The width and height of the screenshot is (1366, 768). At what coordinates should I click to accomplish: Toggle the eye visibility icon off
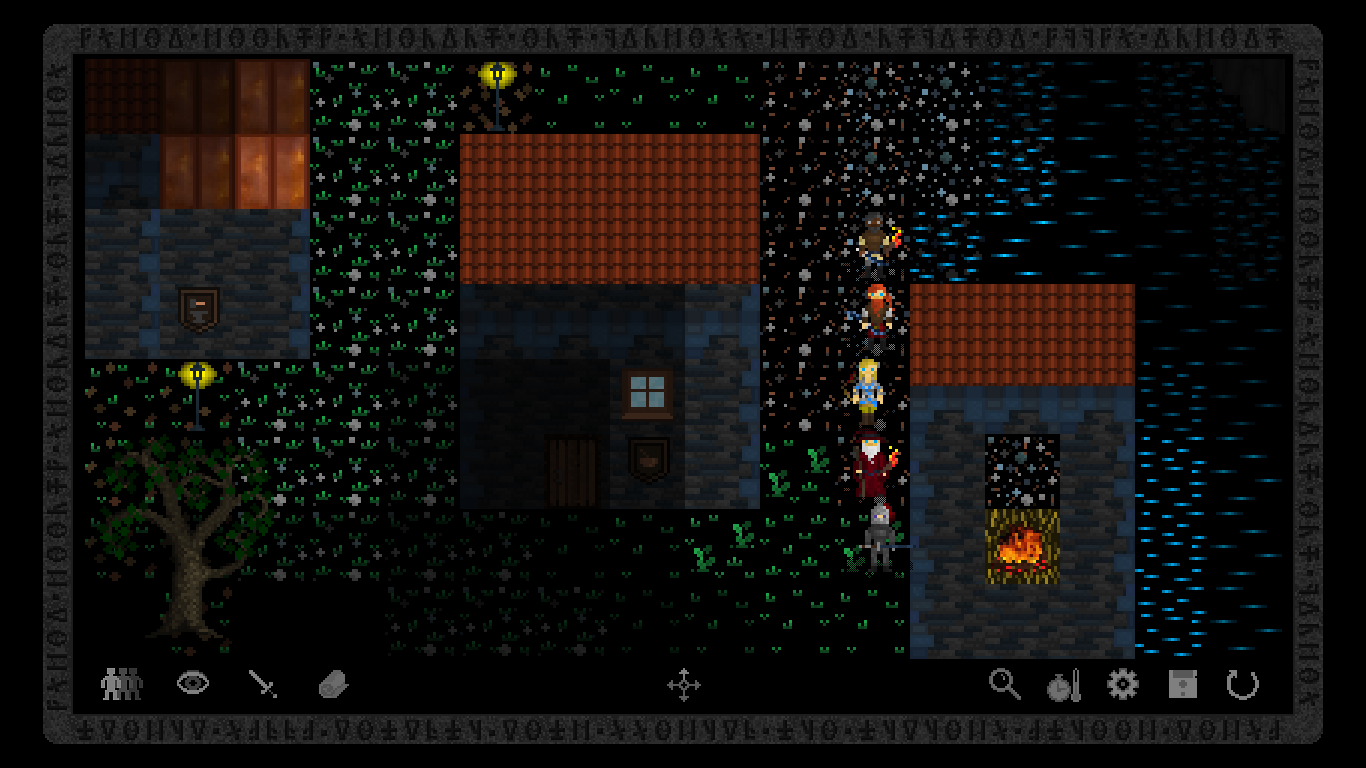(x=193, y=683)
